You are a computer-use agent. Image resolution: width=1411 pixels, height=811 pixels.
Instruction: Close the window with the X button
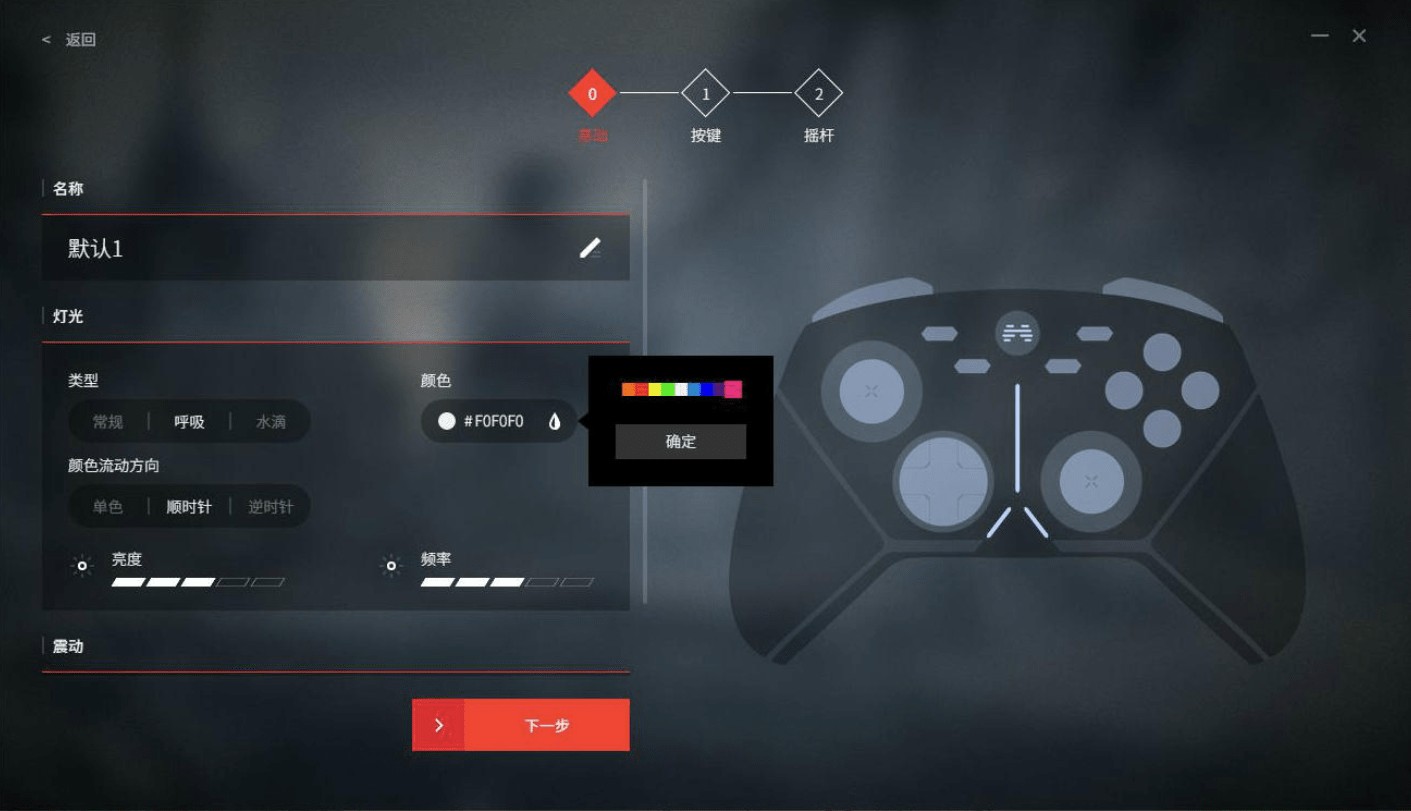coord(1359,36)
